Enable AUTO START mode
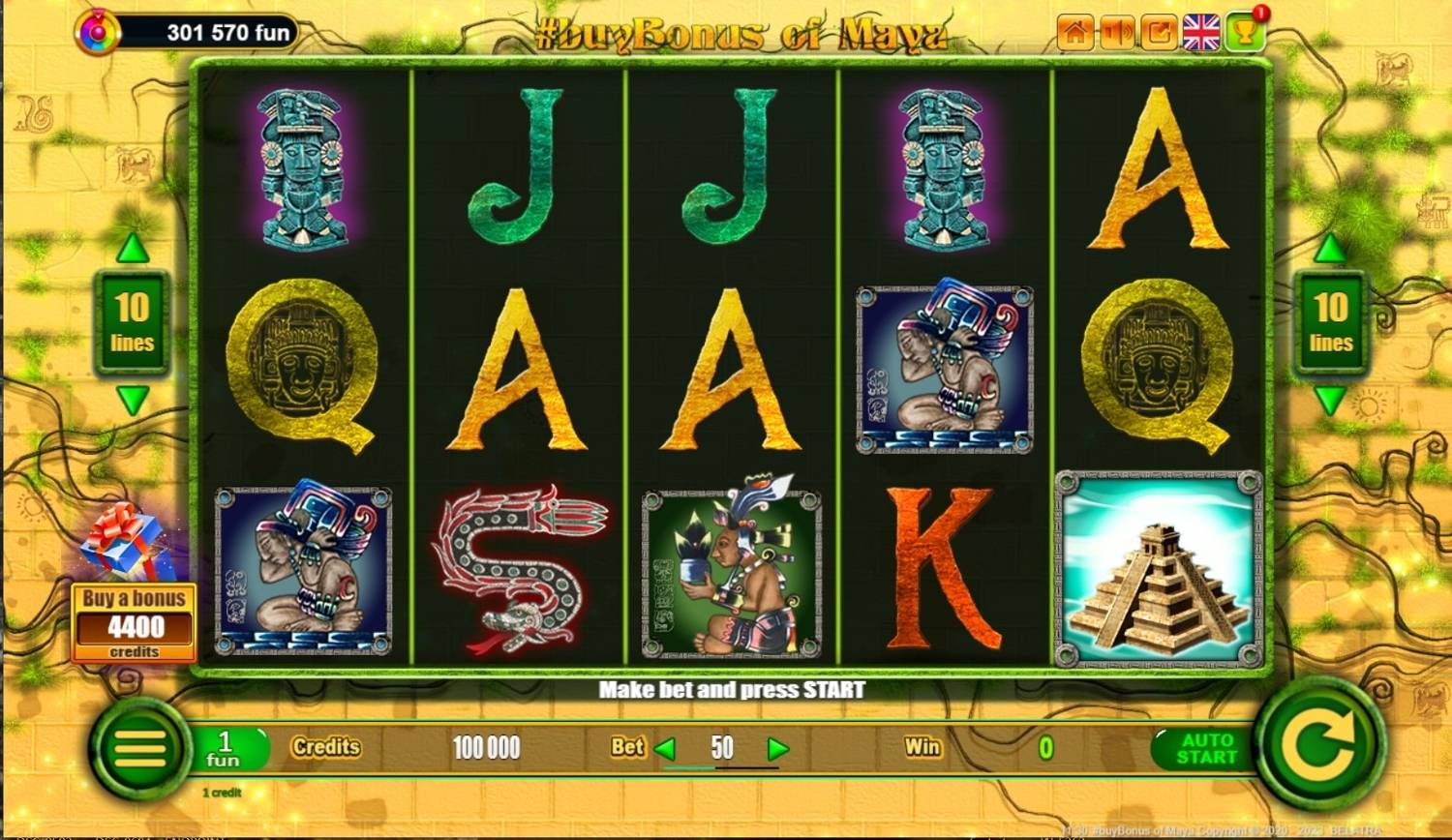This screenshot has width=1452, height=840. click(1203, 750)
